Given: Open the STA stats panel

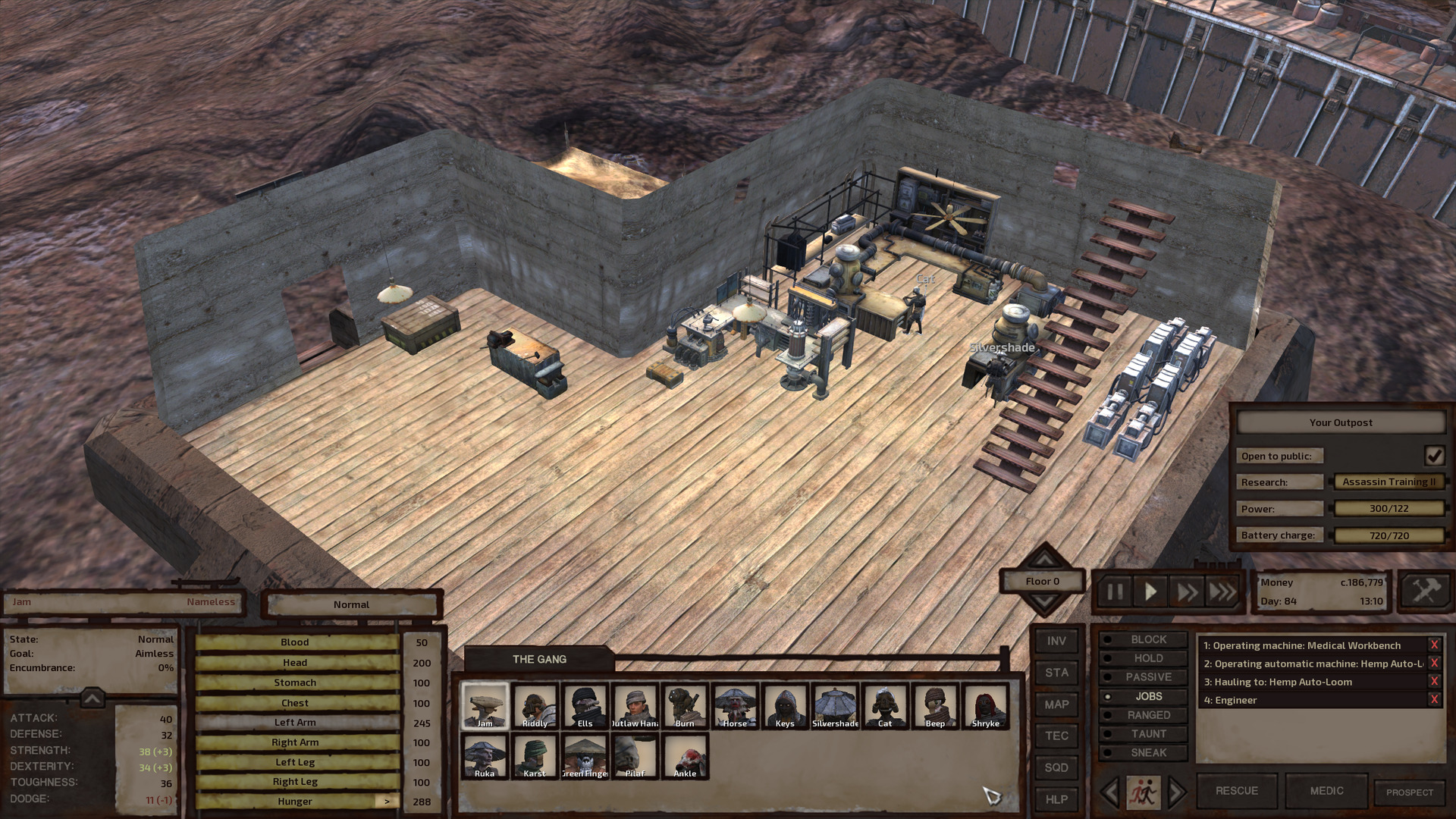Looking at the screenshot, I should pyautogui.click(x=1056, y=673).
